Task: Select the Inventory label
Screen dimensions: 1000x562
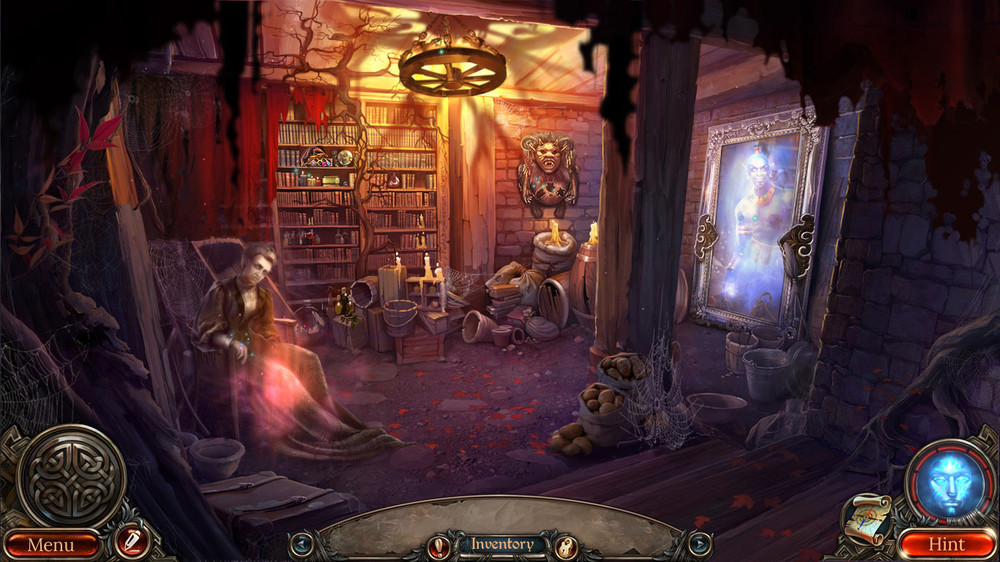Action: (502, 545)
